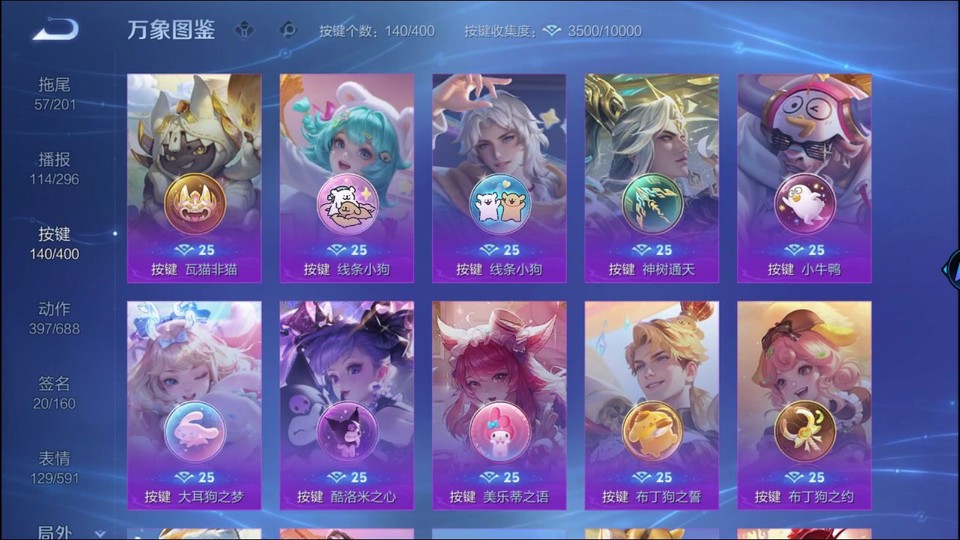This screenshot has height=540, width=960.
Task: Open the 酷洛米之心 button skin card
Action: click(x=347, y=405)
